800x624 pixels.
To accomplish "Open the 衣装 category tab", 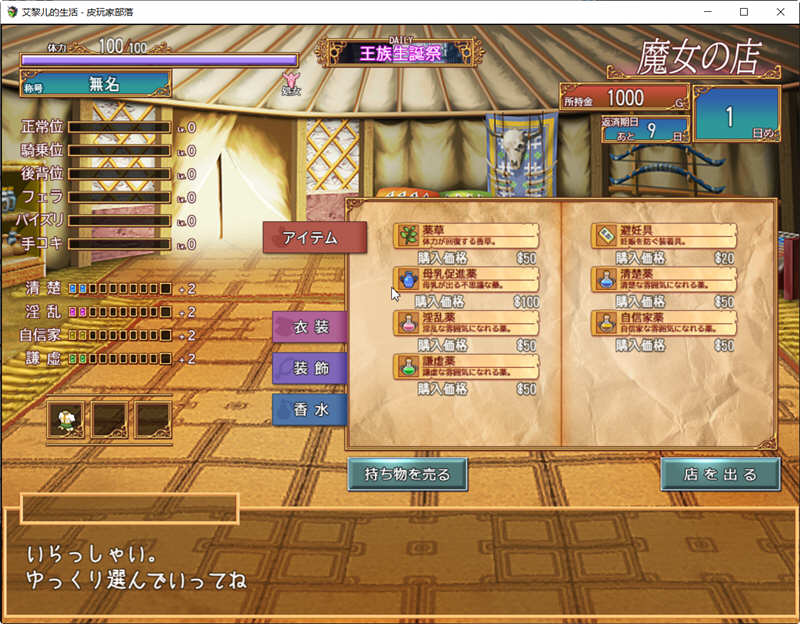I will click(x=310, y=327).
